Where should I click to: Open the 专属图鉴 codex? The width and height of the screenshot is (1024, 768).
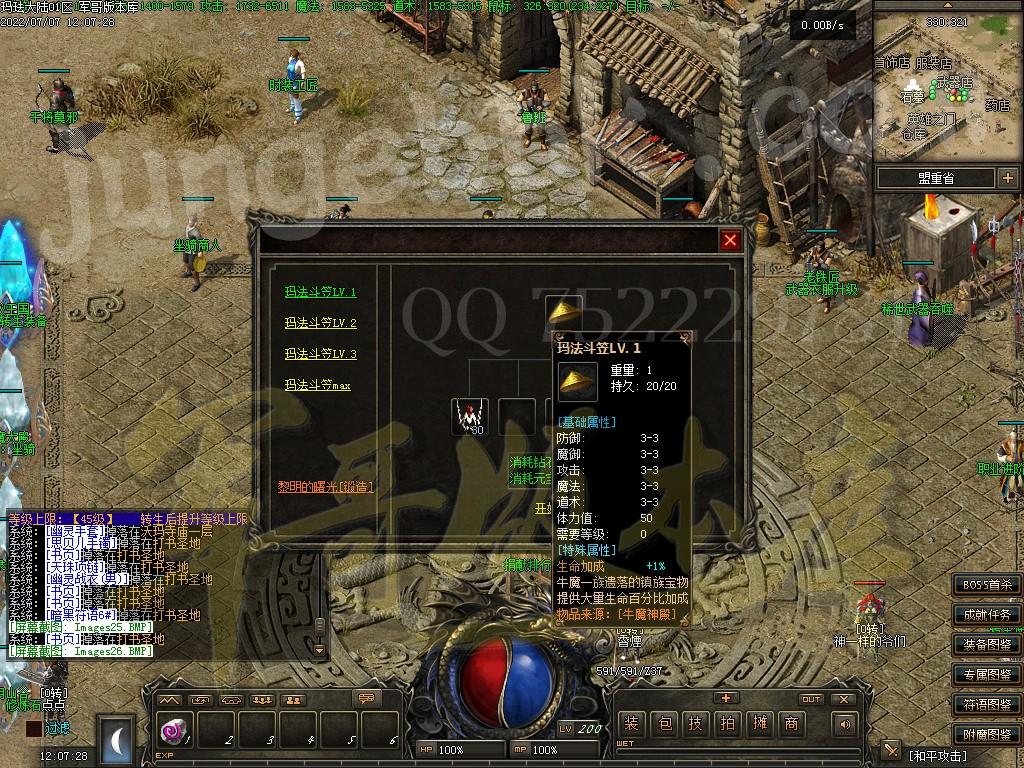point(987,674)
